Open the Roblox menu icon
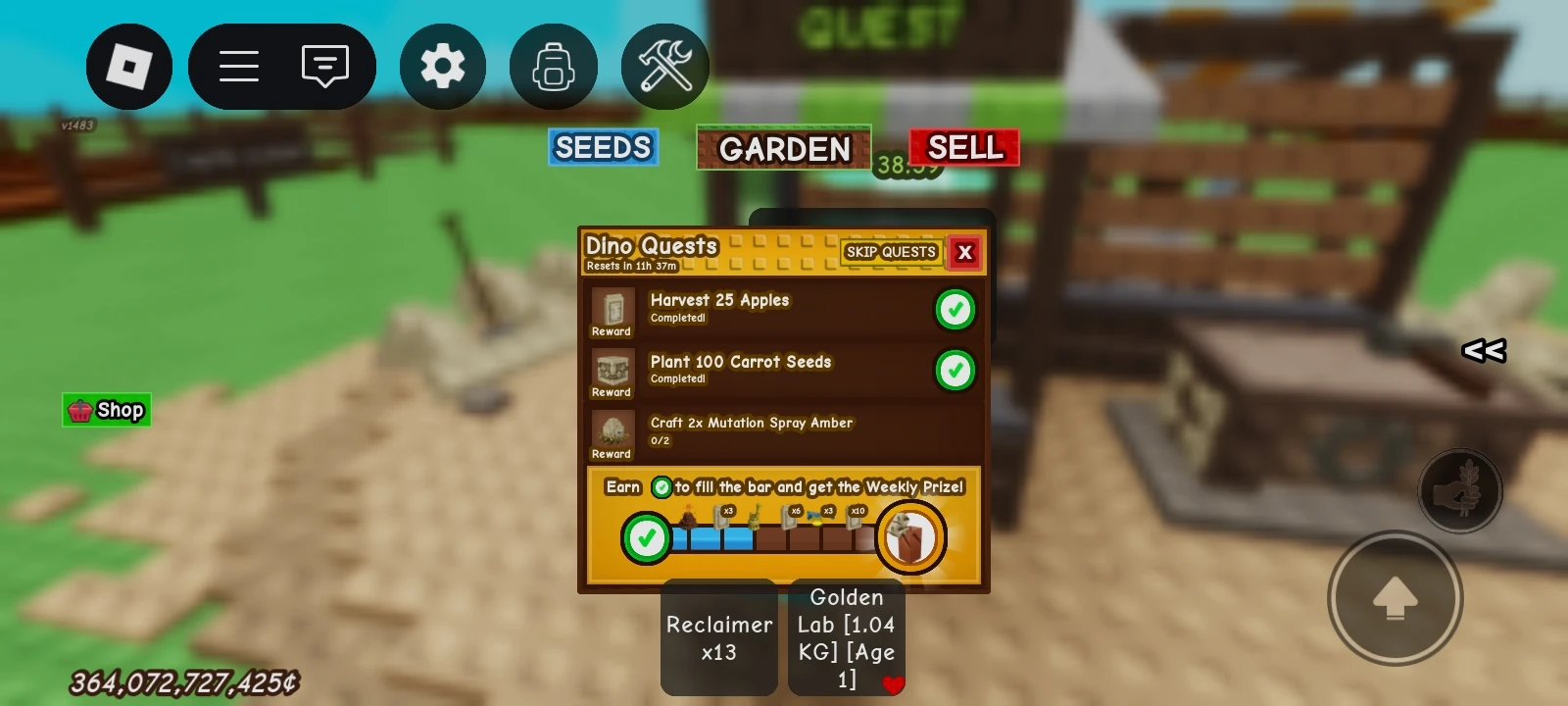1568x706 pixels. [128, 66]
